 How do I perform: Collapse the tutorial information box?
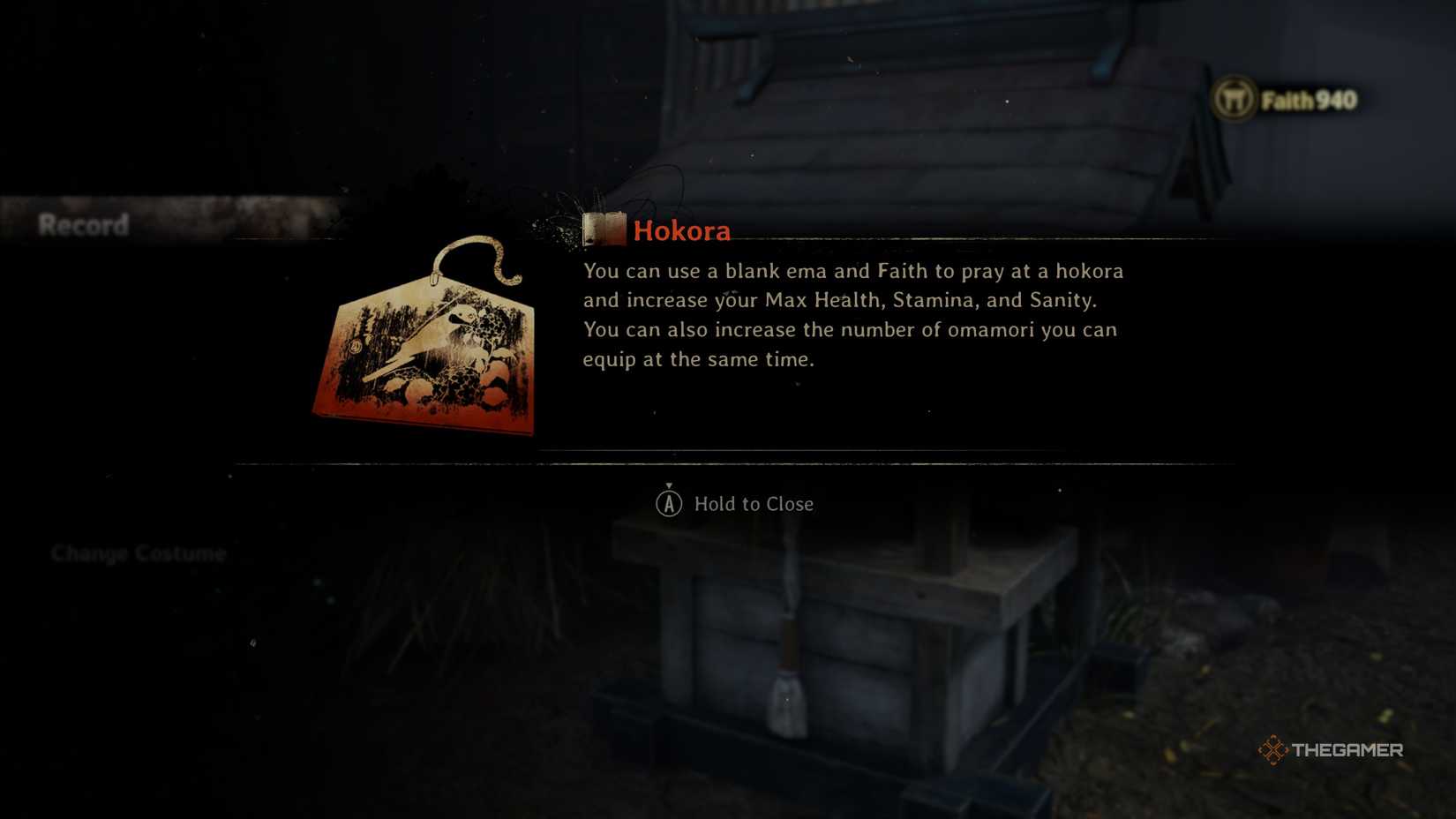737,503
